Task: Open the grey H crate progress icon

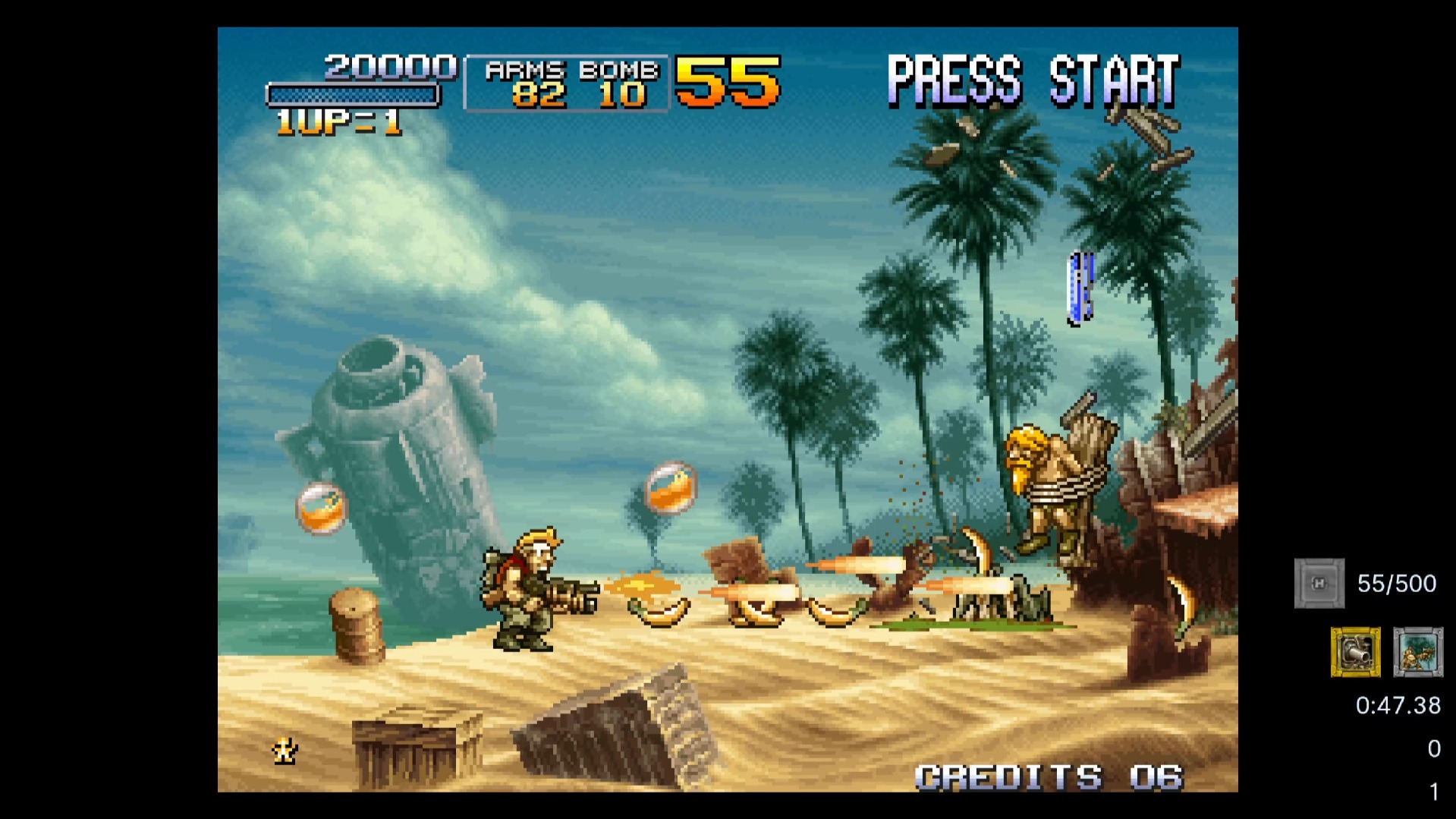Action: 1319,583
